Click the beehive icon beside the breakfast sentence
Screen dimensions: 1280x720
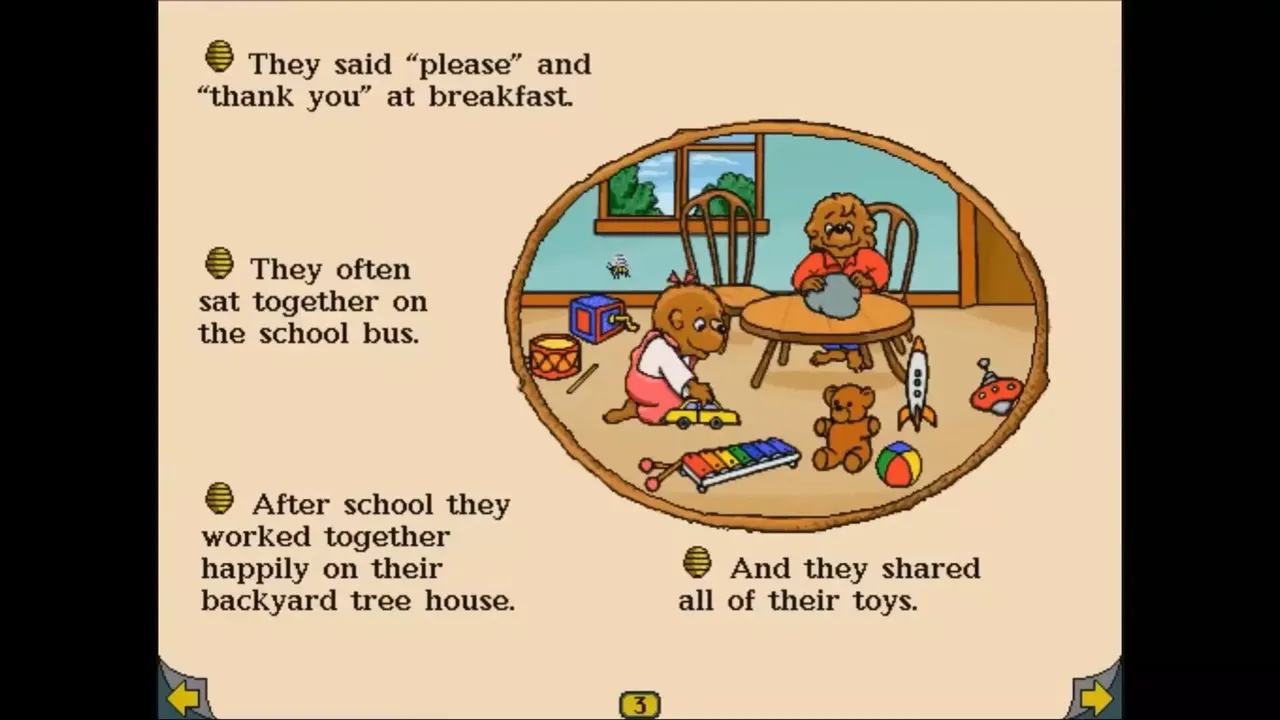point(219,56)
